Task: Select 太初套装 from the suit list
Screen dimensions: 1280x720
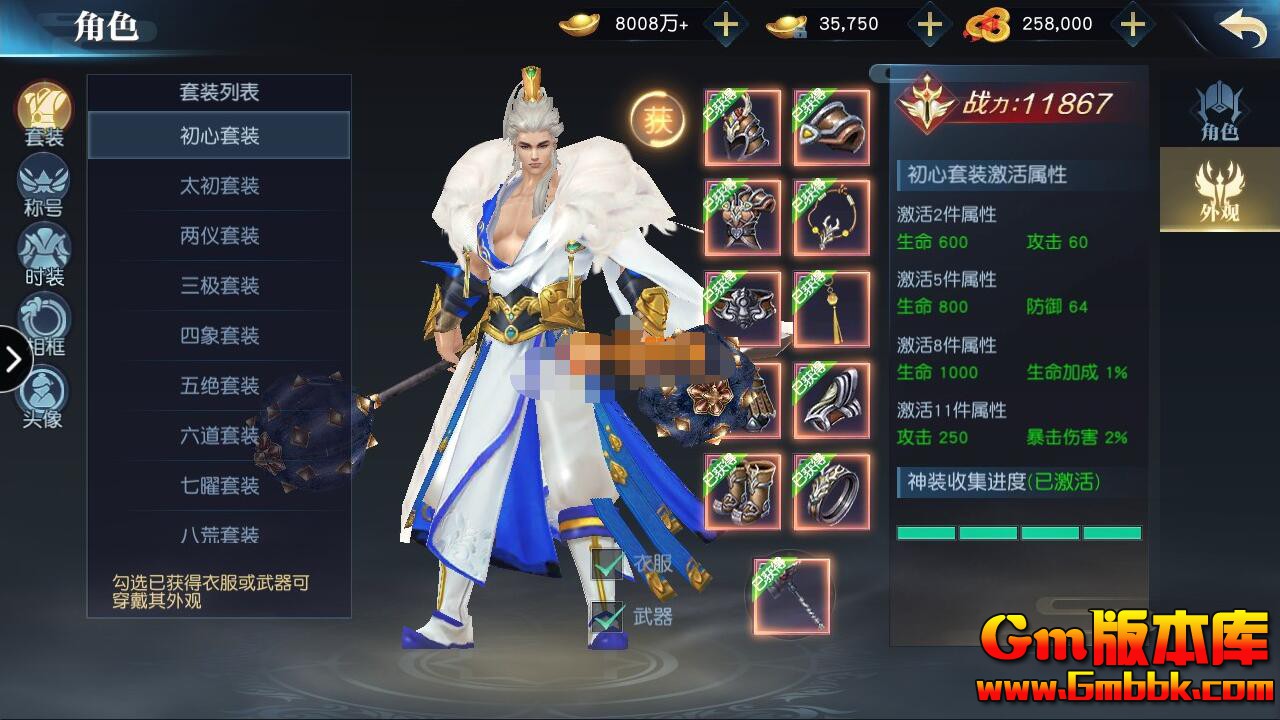Action: 219,186
